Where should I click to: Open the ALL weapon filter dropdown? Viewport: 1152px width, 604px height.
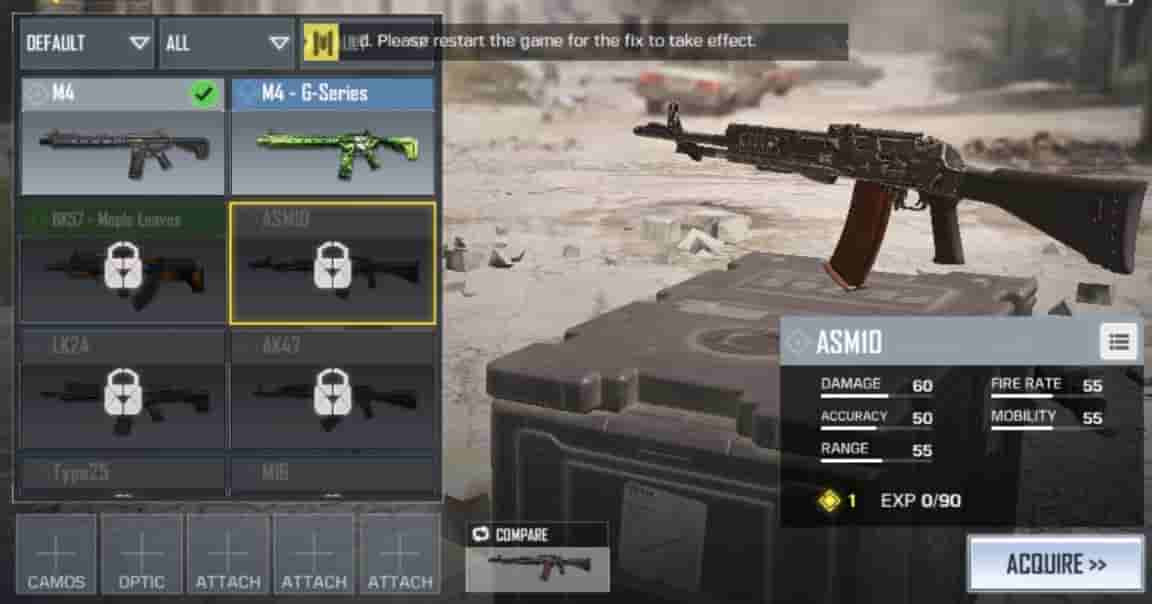click(x=226, y=43)
